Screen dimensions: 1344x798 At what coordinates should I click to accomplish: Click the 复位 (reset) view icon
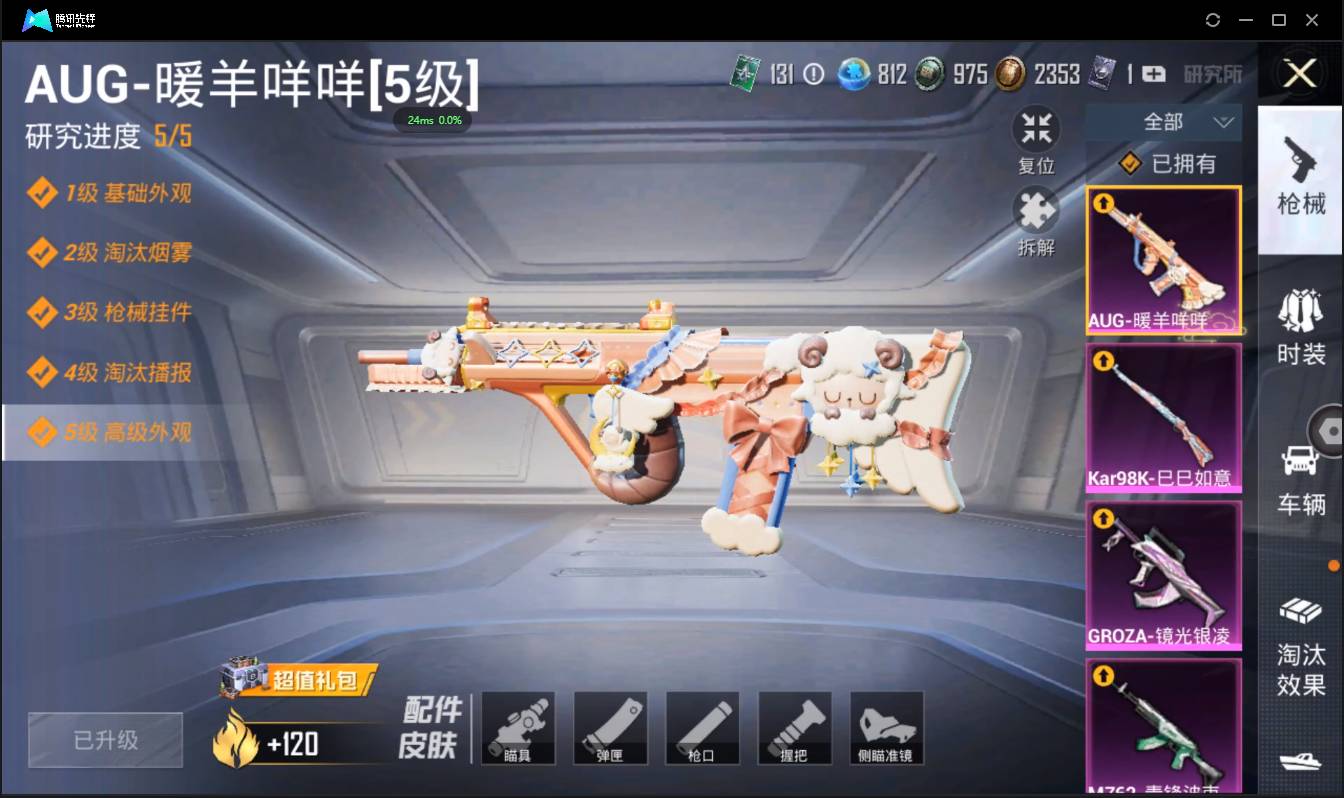(1036, 130)
